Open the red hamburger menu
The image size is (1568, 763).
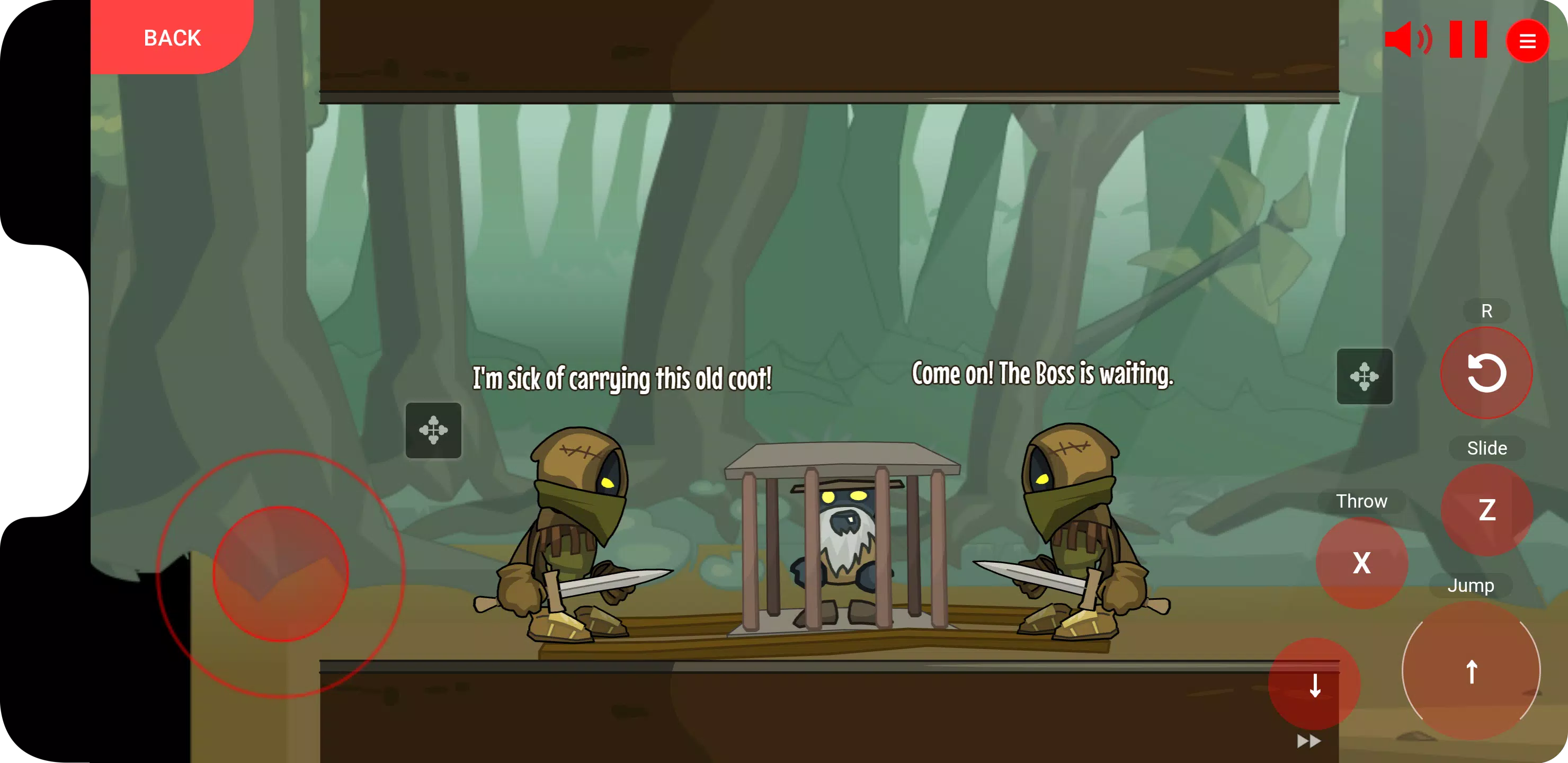[x=1527, y=41]
